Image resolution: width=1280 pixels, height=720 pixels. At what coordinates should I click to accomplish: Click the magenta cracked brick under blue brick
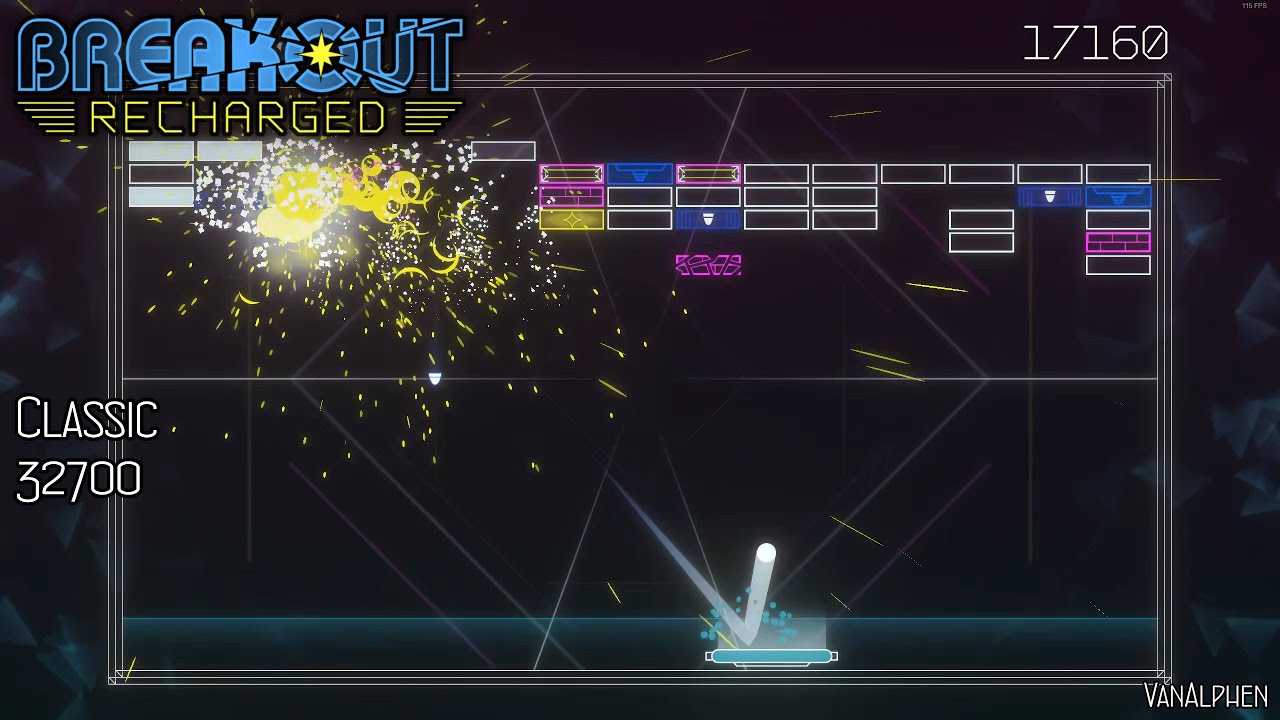tap(710, 264)
